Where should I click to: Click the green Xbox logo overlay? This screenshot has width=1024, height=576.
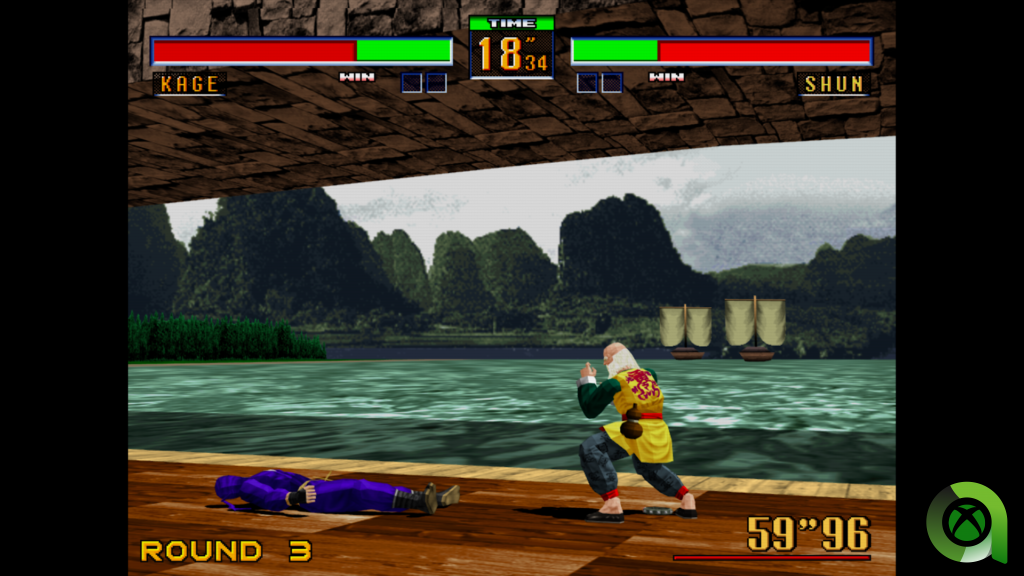(966, 522)
